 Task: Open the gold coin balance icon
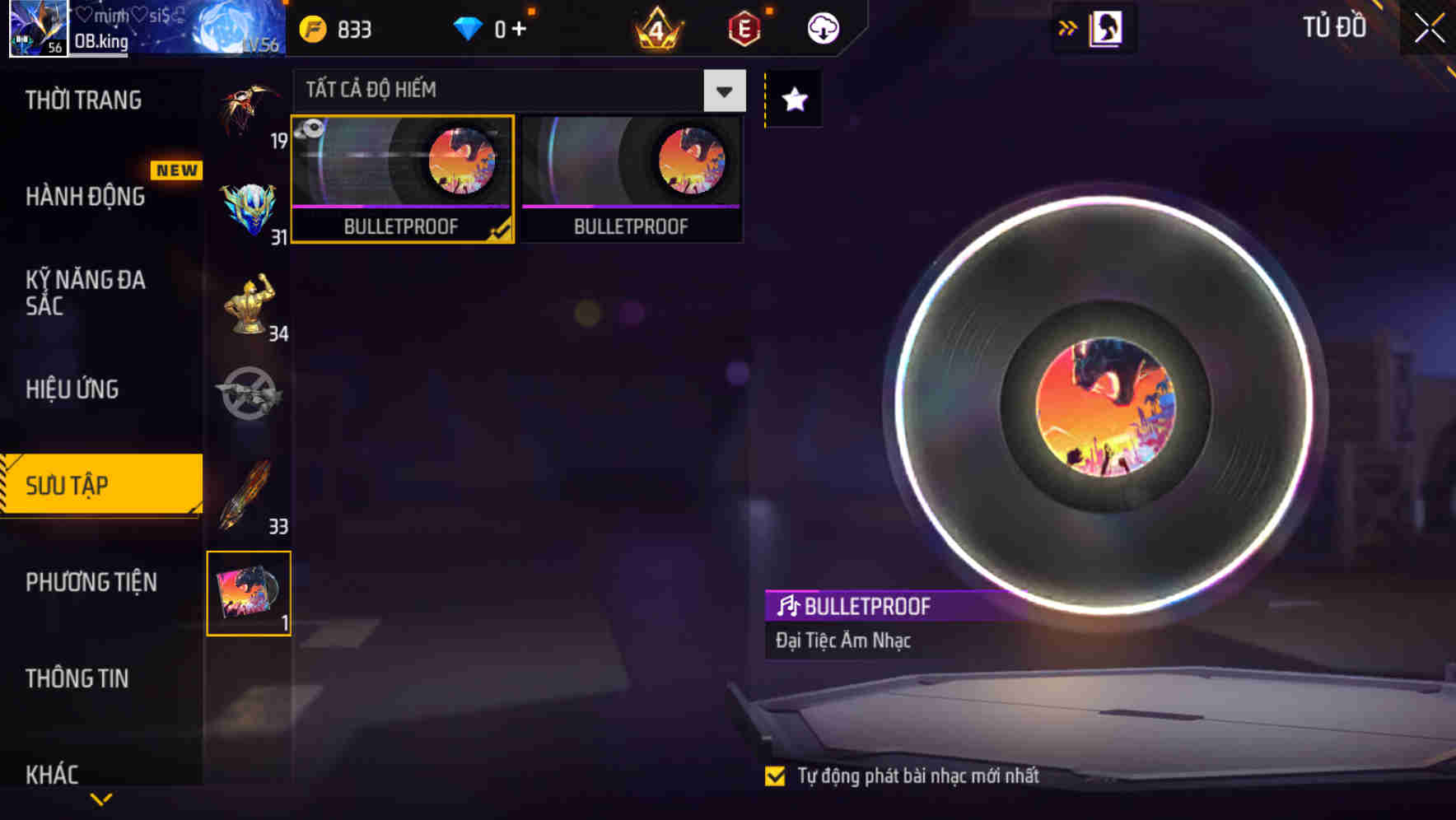tap(311, 27)
